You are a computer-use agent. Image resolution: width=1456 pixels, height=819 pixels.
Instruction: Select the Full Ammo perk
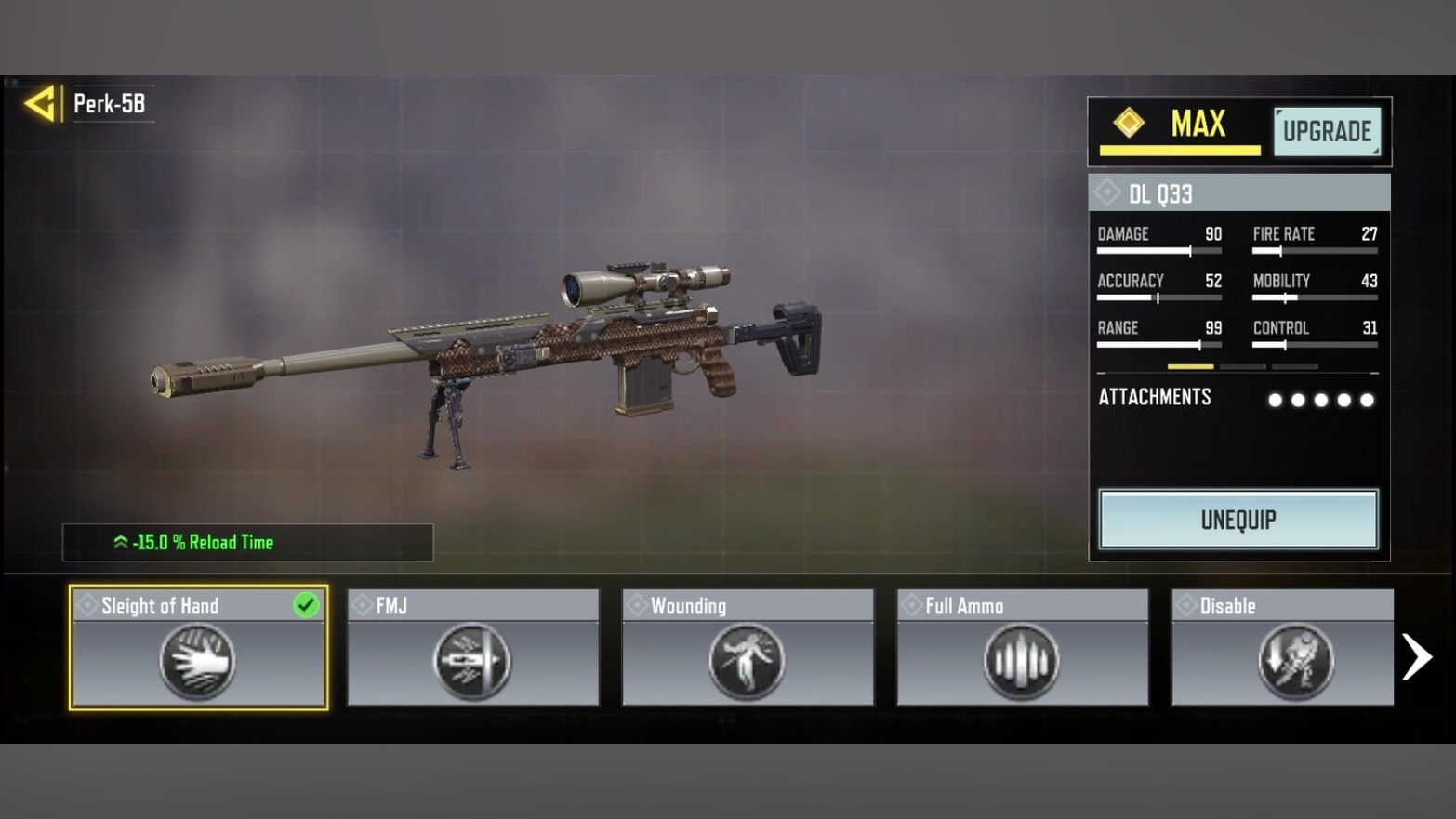[x=1022, y=648]
